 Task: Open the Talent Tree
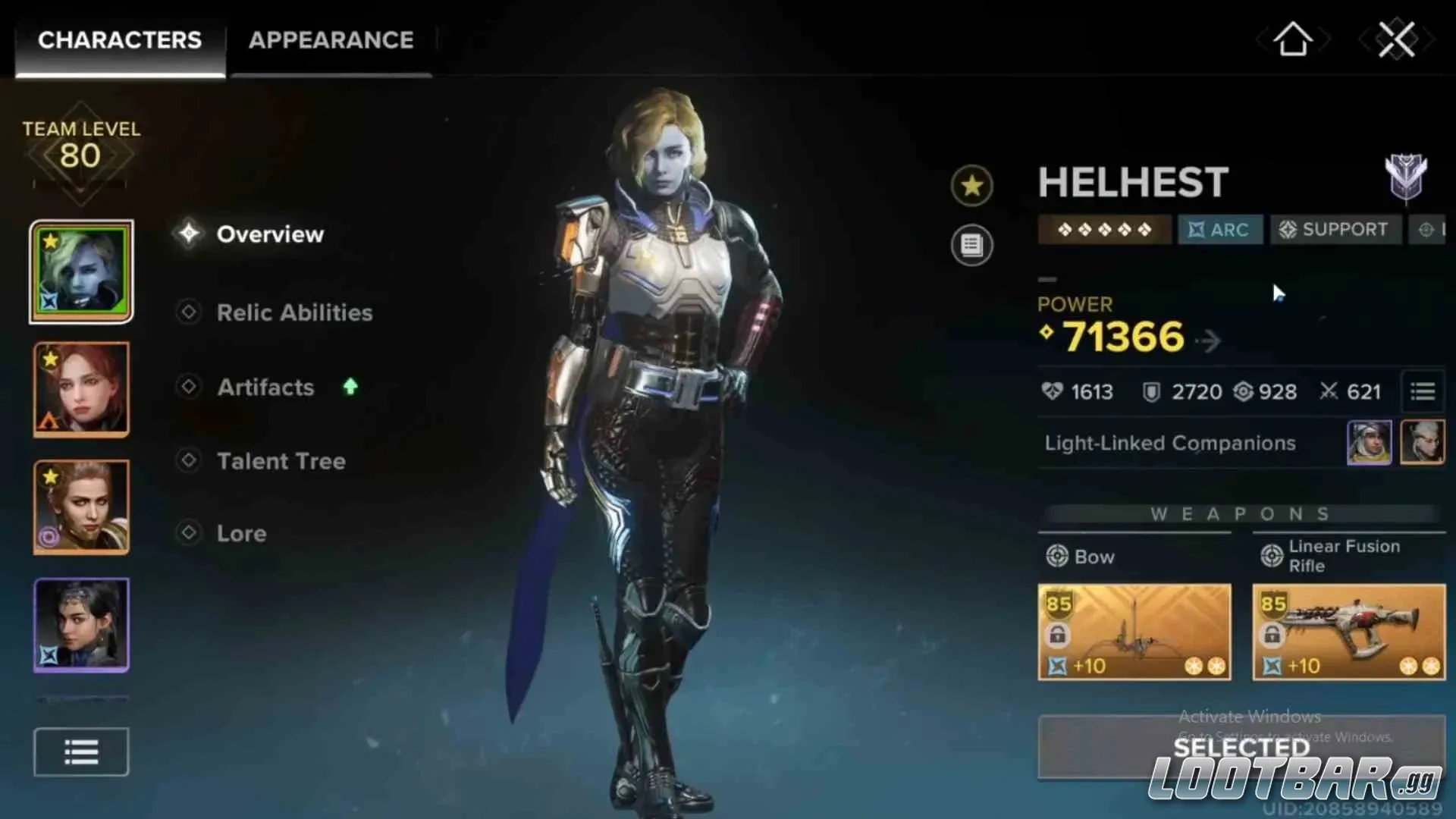(x=281, y=461)
